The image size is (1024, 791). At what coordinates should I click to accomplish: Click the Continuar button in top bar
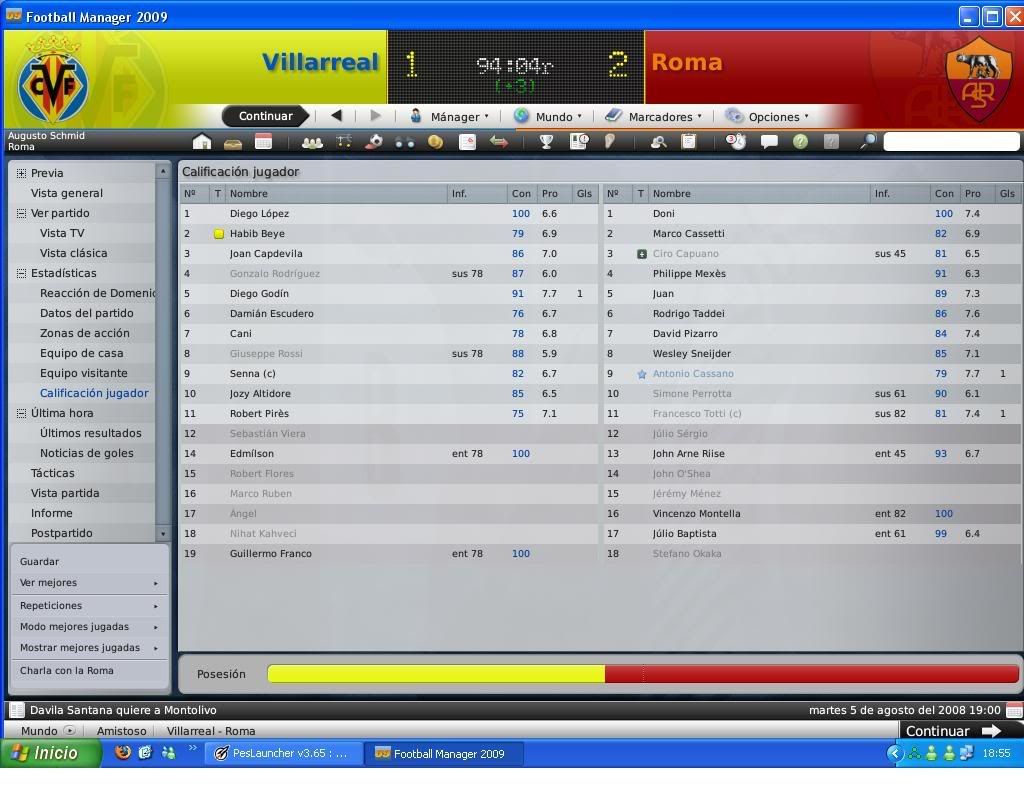click(x=265, y=116)
